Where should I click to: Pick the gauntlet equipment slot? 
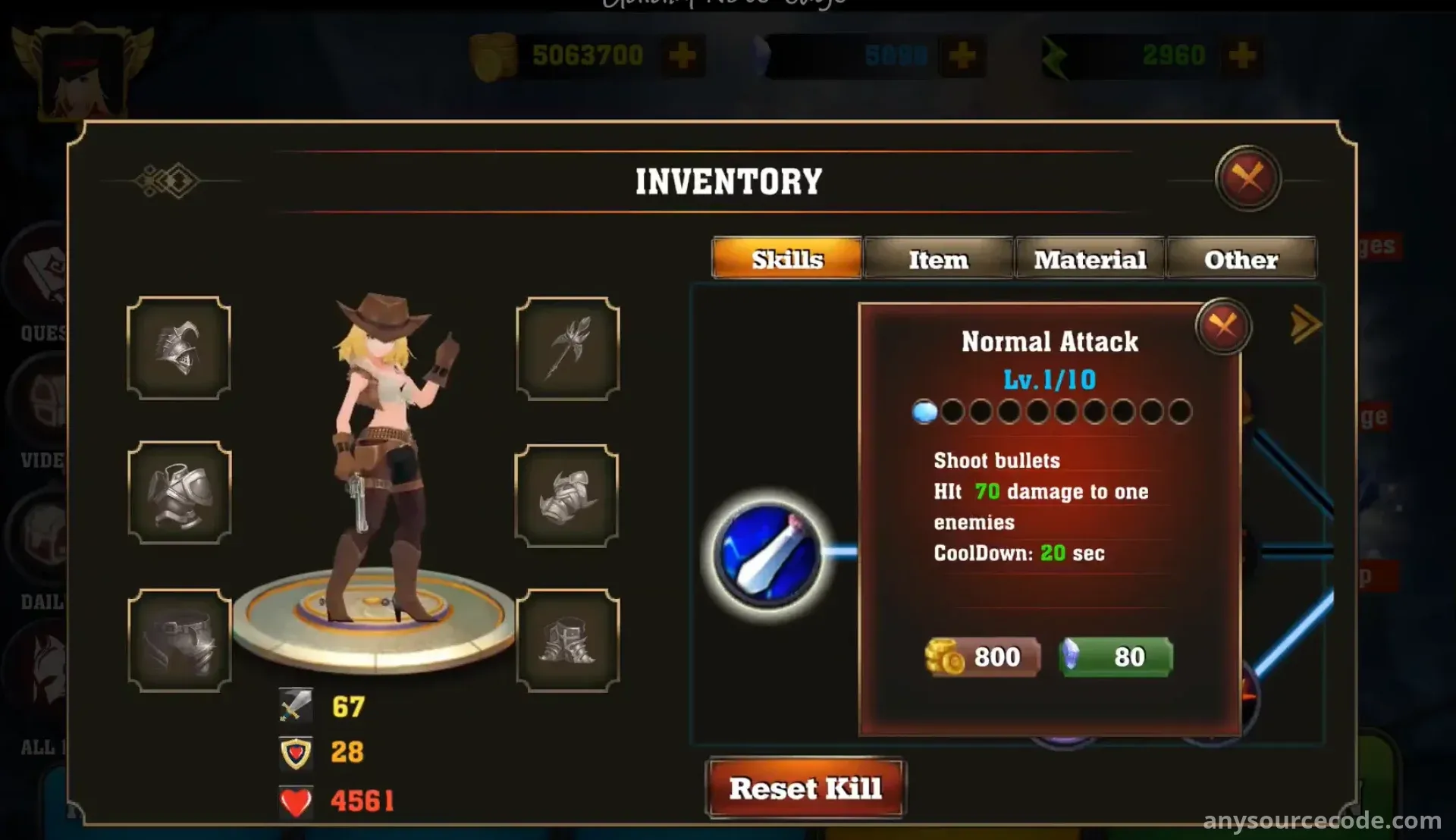click(x=566, y=497)
